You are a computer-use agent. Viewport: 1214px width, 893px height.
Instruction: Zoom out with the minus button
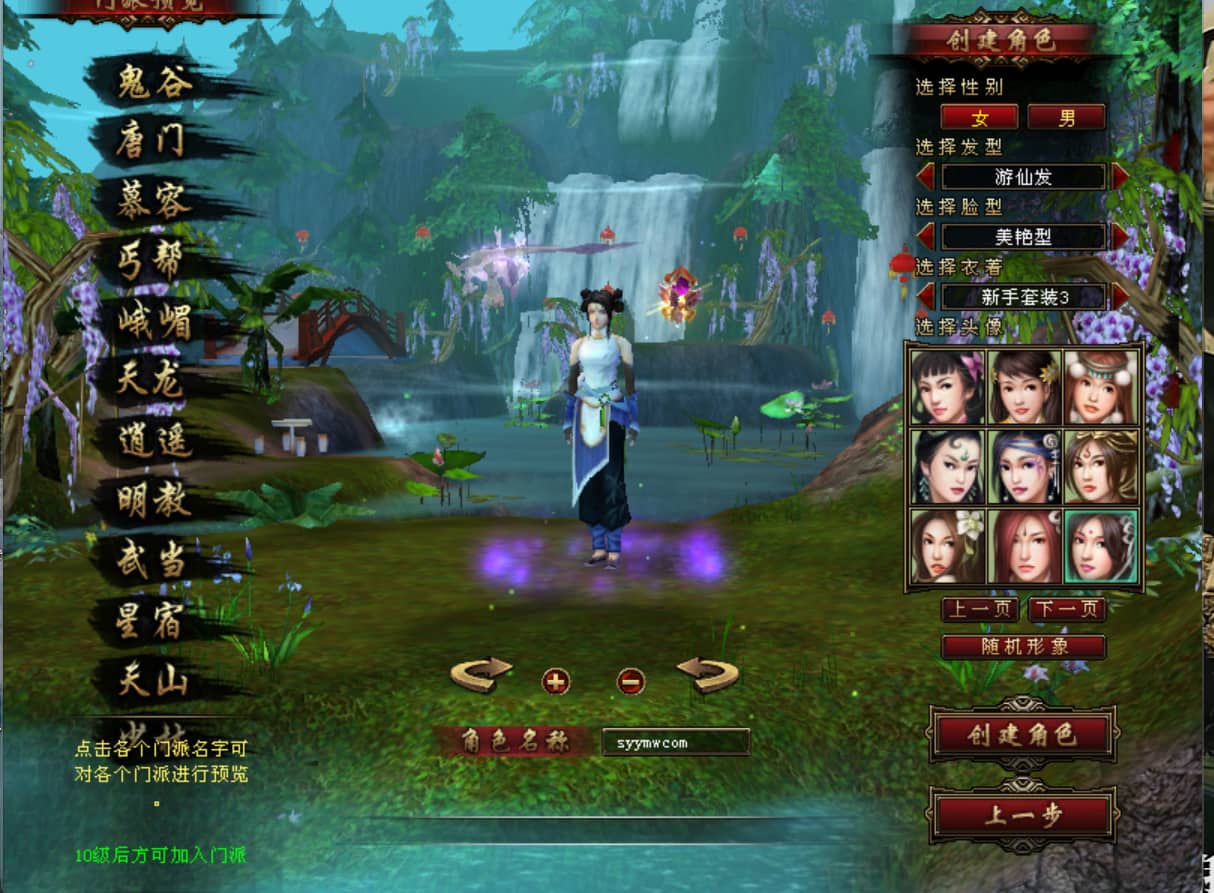click(631, 682)
